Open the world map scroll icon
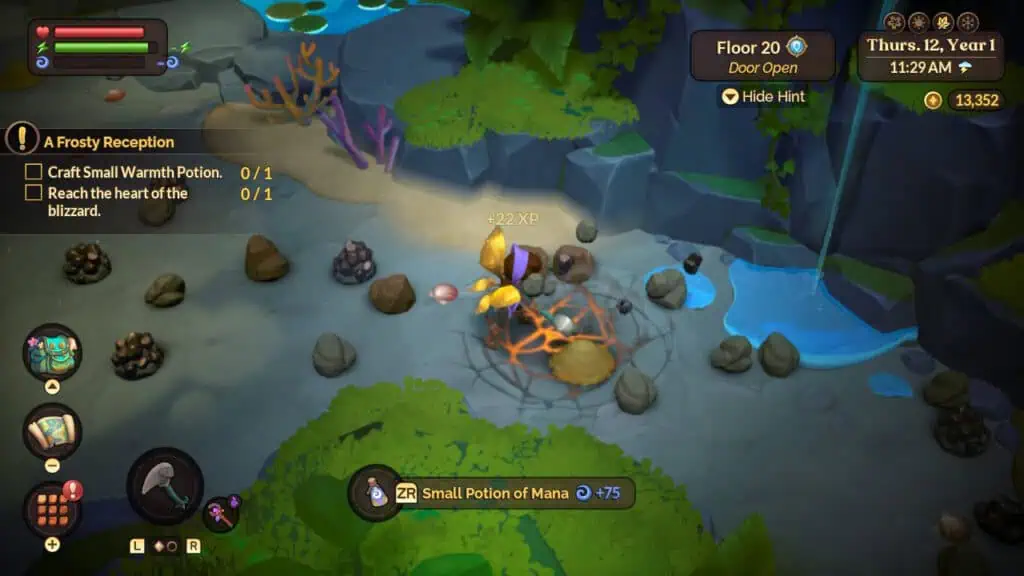 [x=52, y=431]
